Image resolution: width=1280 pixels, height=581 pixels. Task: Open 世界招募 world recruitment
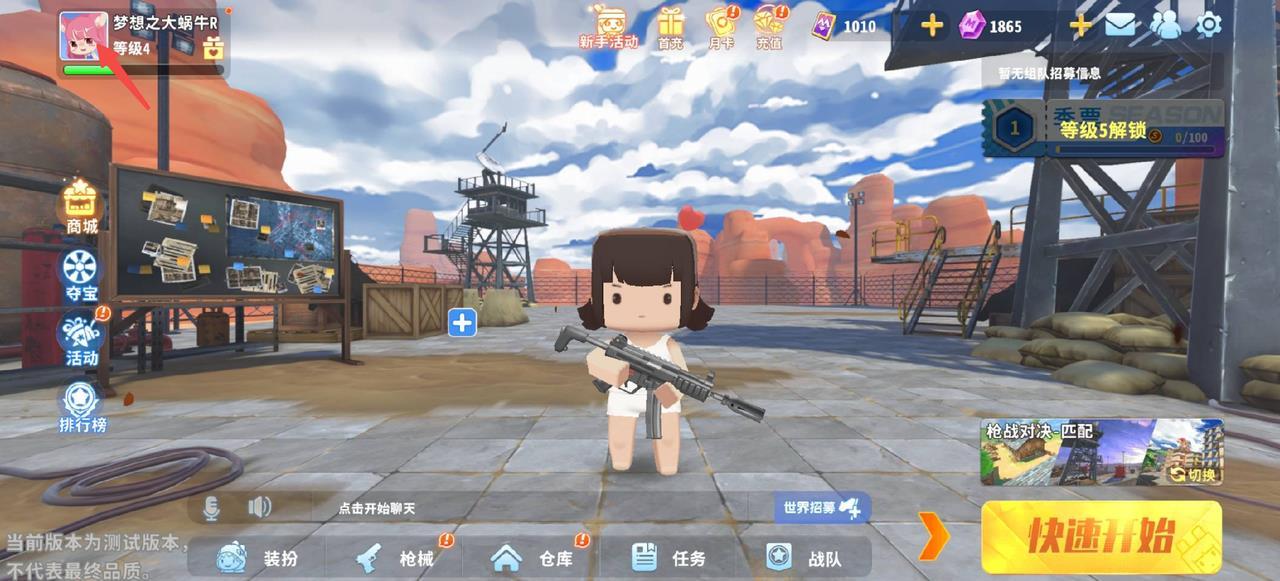pyautogui.click(x=818, y=507)
